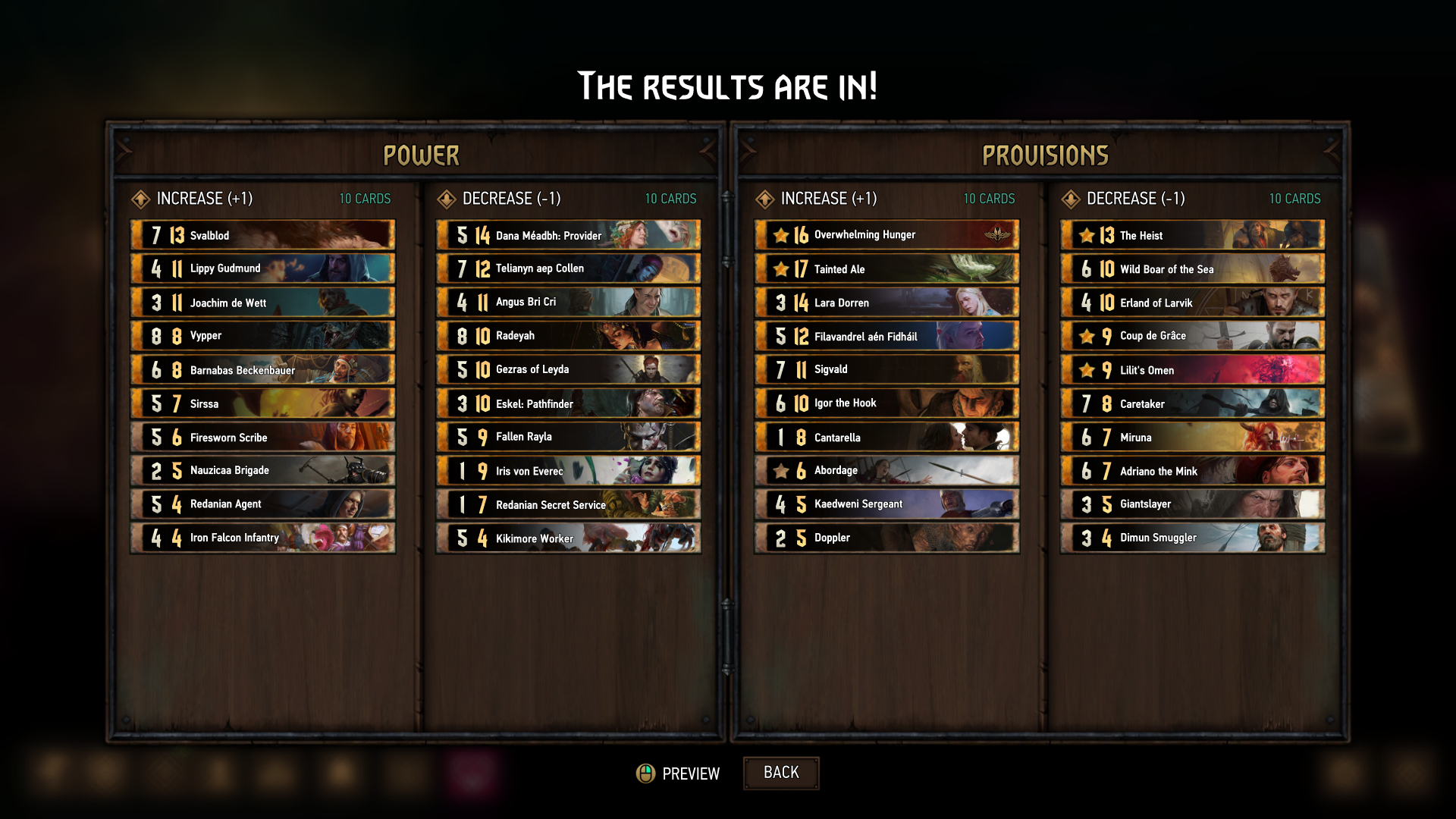Choose the Cantarella card entry
The height and width of the screenshot is (819, 1456).
[886, 438]
